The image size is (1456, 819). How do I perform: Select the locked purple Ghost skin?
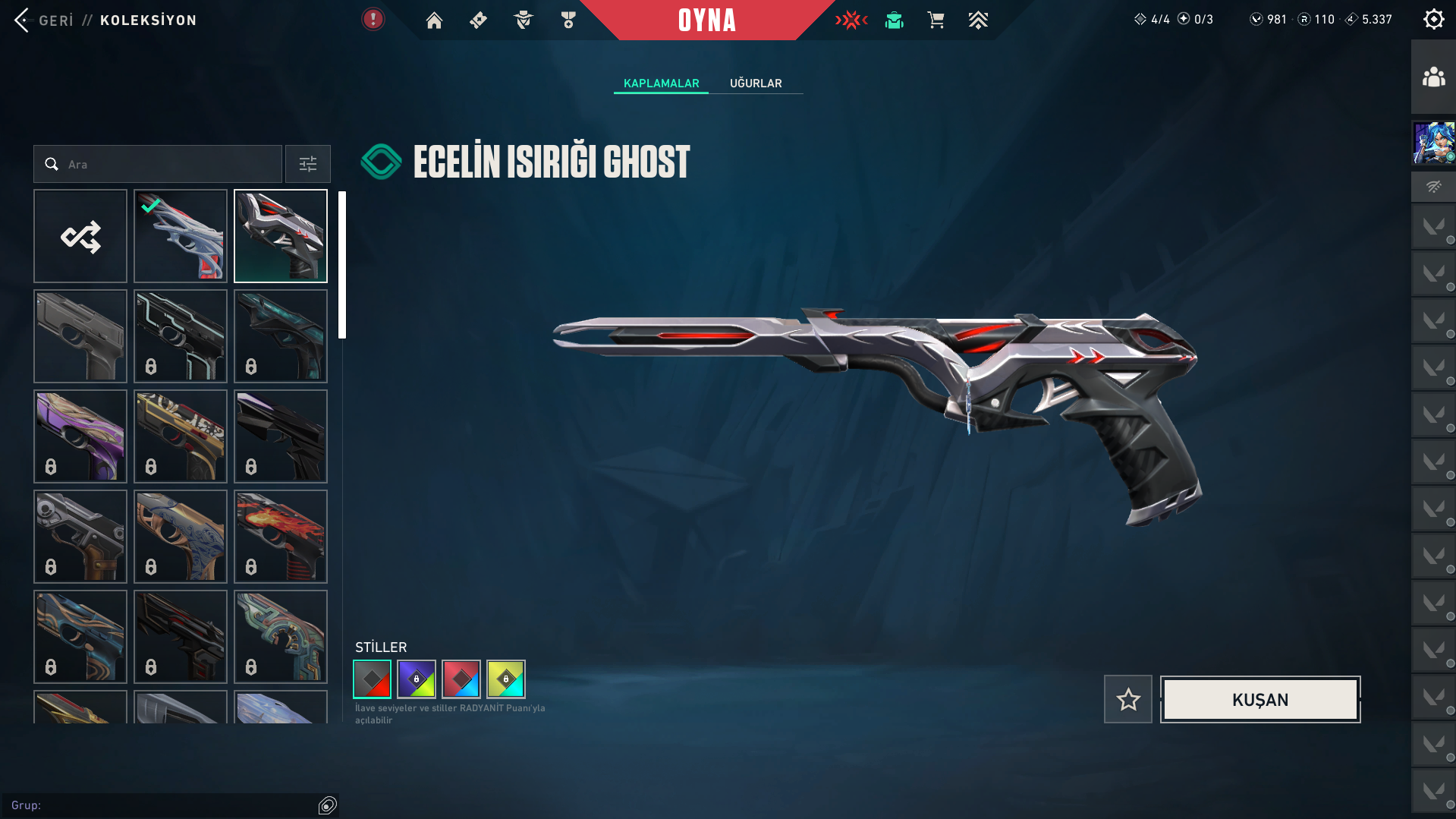80,436
